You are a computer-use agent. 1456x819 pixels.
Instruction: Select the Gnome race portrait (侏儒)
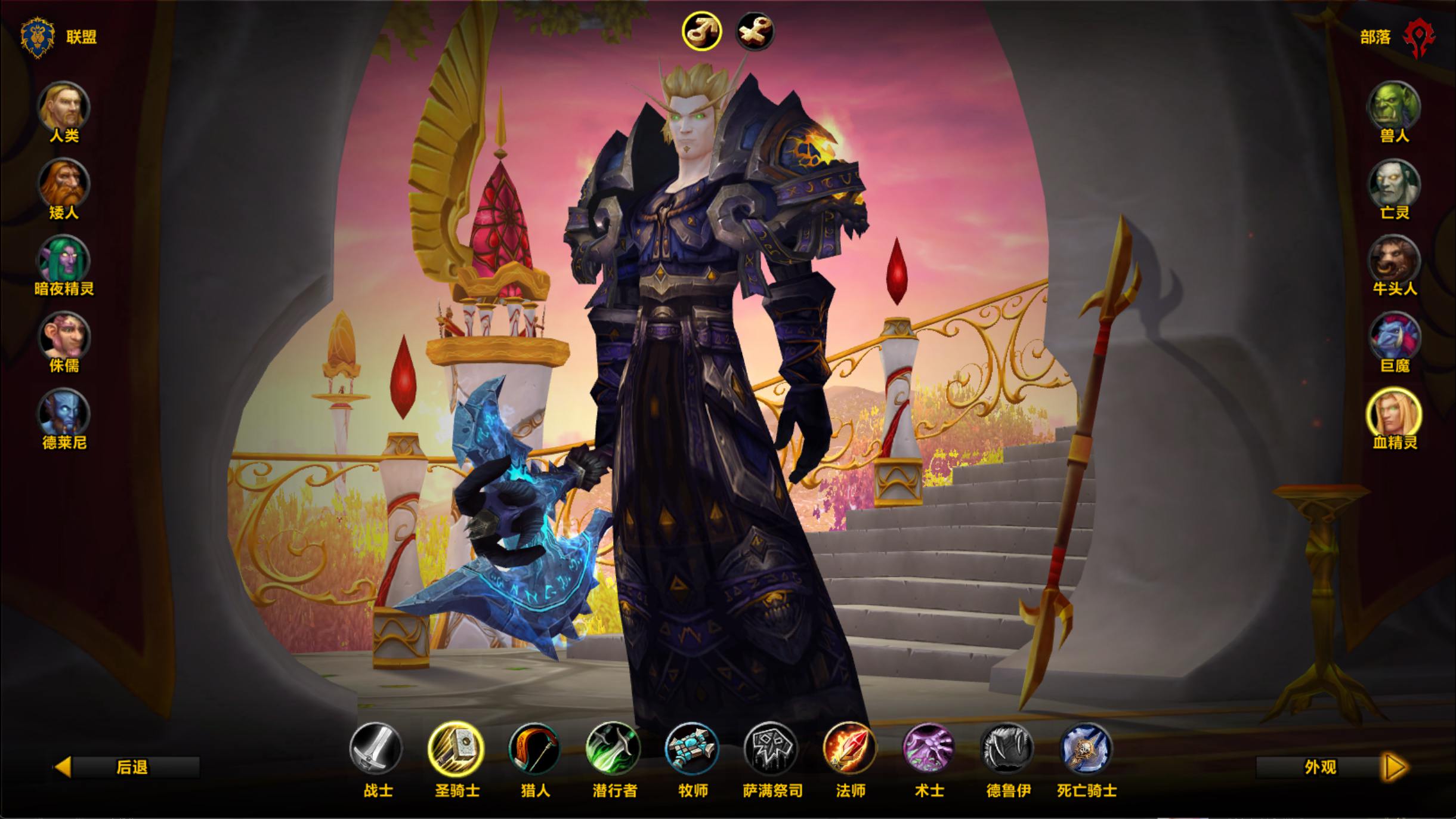pyautogui.click(x=64, y=337)
